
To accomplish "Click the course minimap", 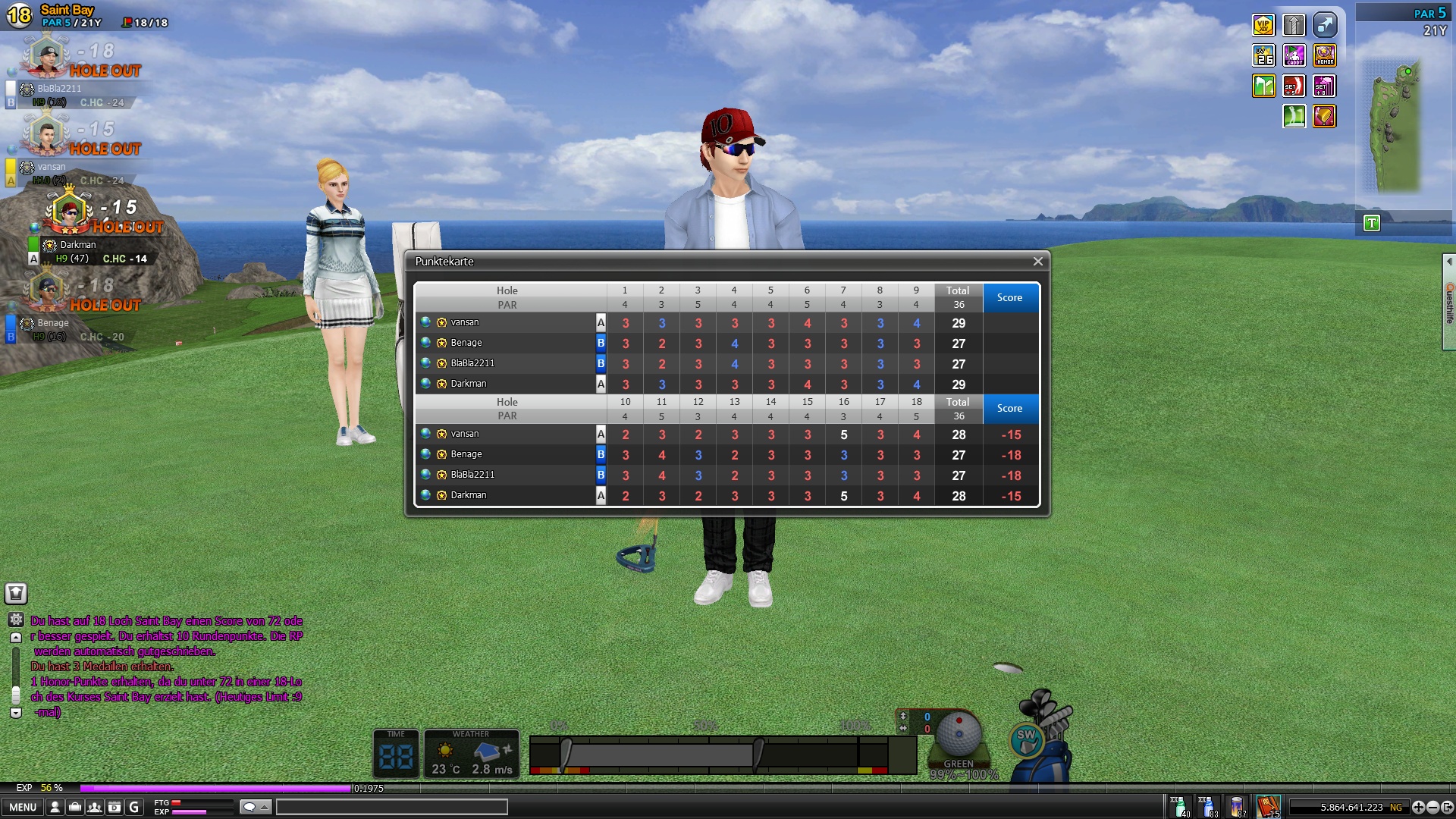I will (1394, 125).
